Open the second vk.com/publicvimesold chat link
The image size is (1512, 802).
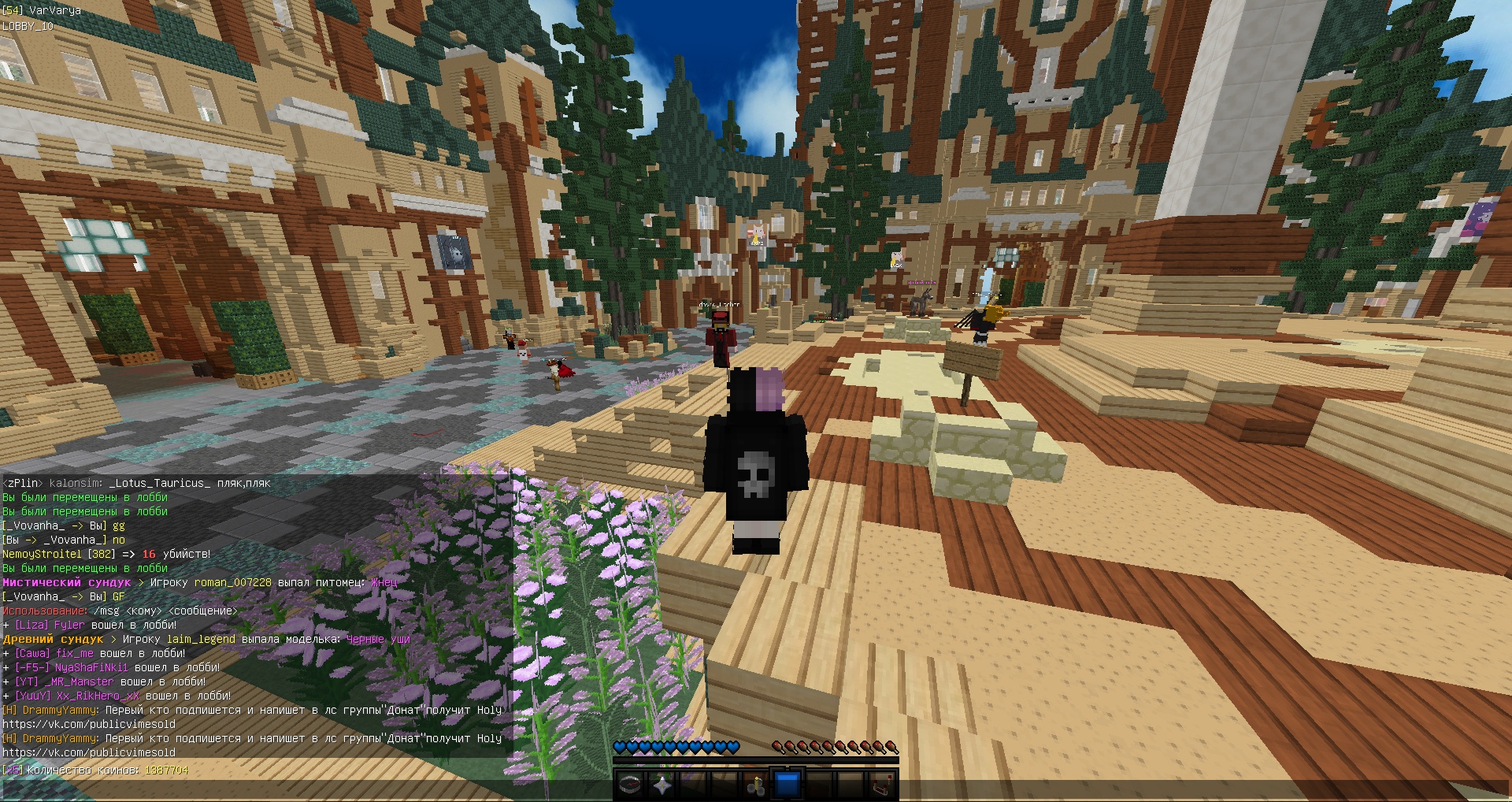pyautogui.click(x=87, y=752)
